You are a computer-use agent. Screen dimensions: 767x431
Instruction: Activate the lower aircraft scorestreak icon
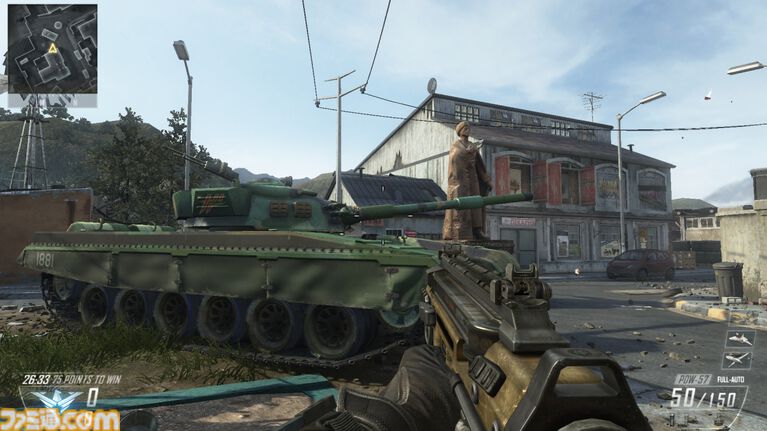pos(736,360)
